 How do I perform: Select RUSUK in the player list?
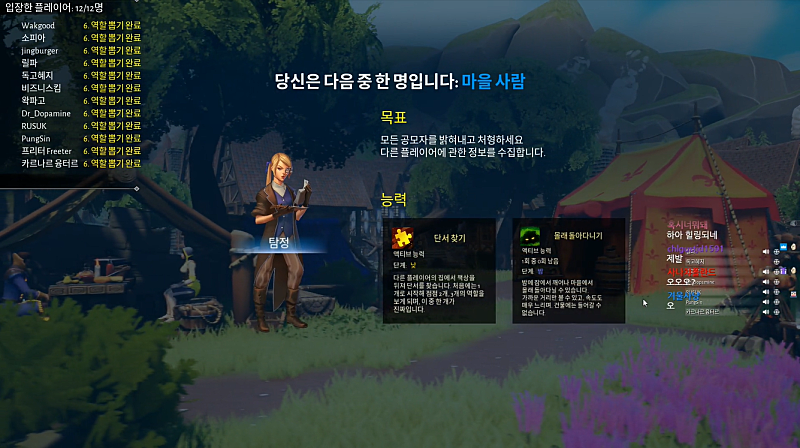35,125
